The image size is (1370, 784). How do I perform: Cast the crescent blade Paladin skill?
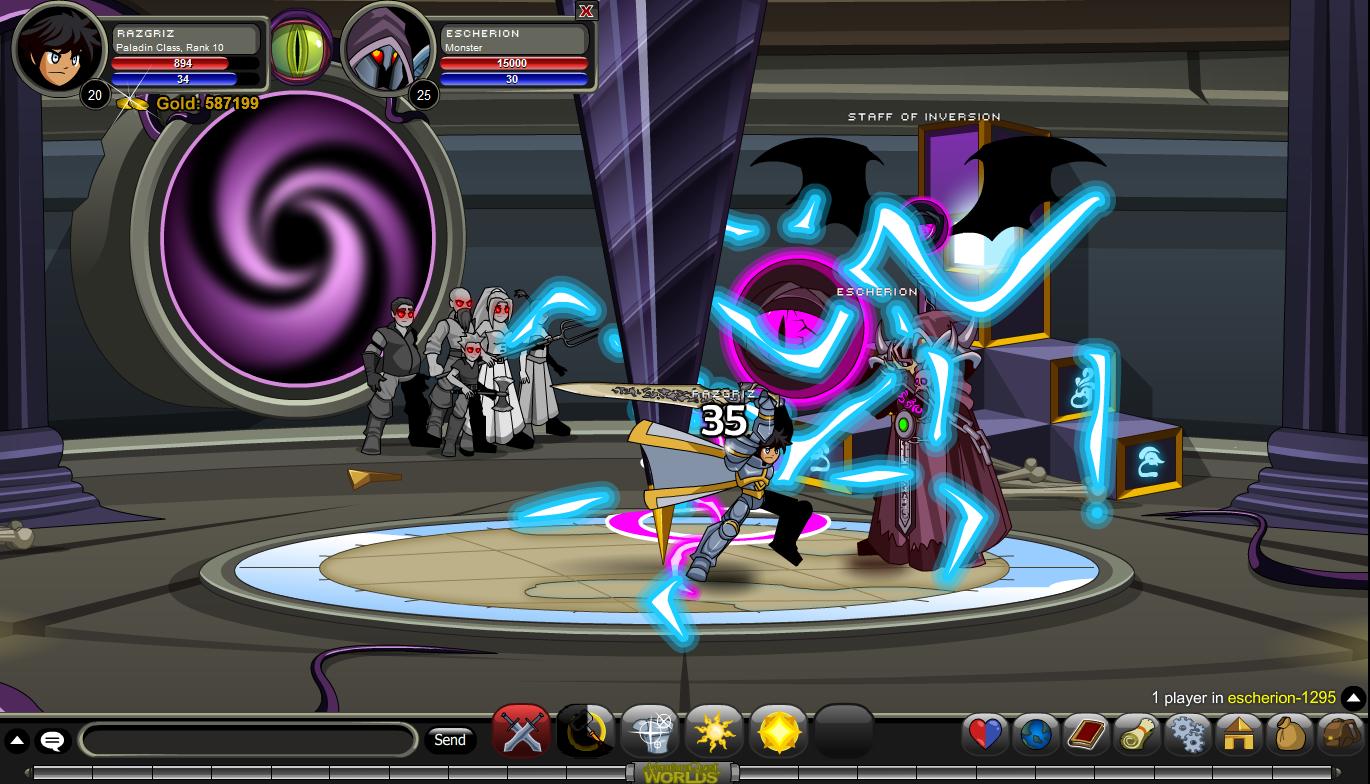585,731
